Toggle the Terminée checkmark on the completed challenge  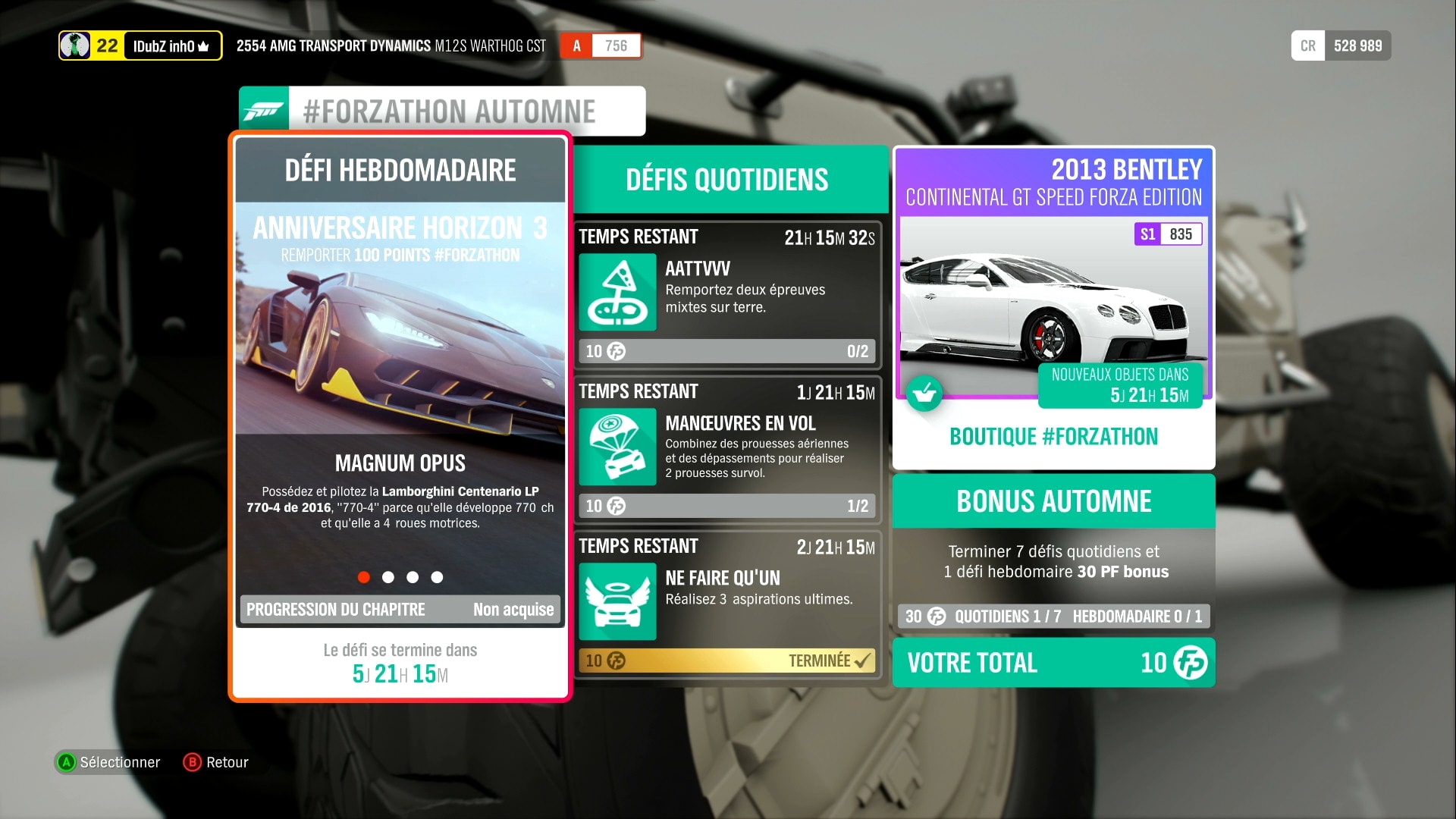862,661
